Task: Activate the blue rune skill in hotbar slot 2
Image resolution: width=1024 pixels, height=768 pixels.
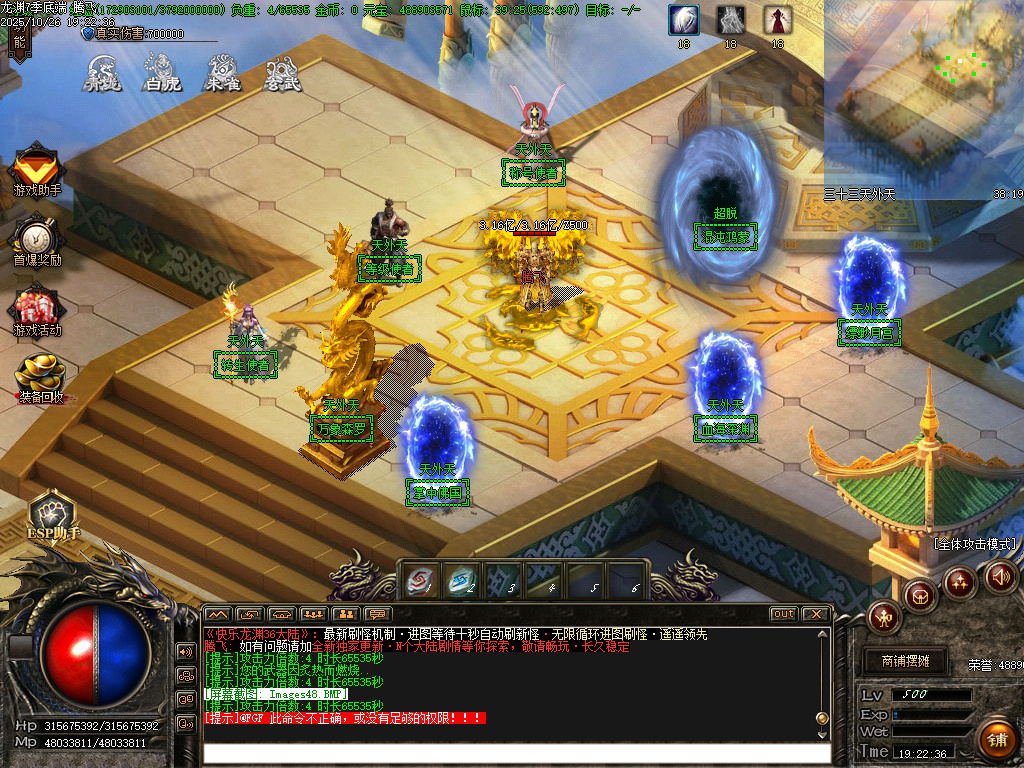Action: [x=461, y=580]
